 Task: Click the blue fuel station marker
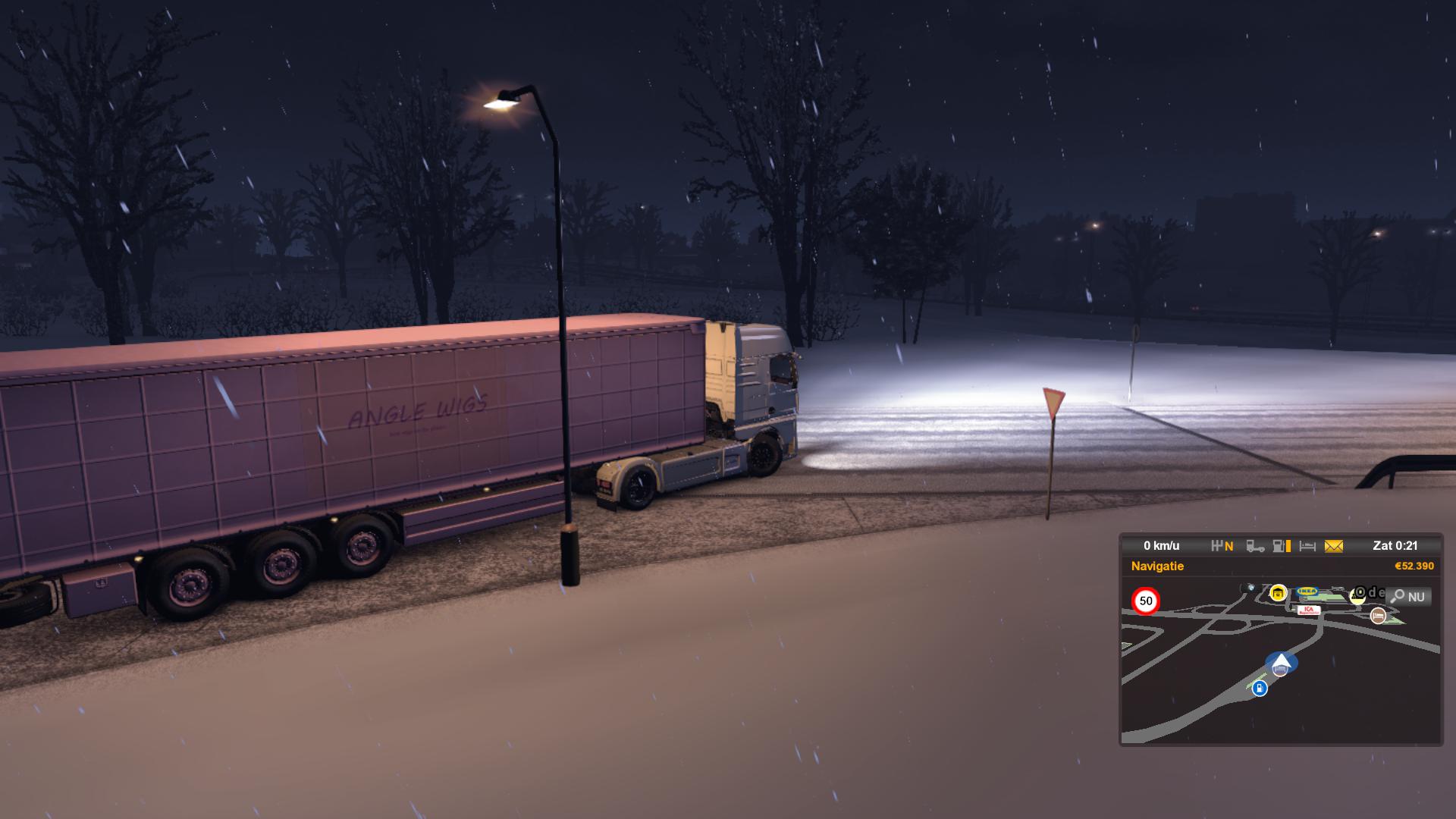click(x=1260, y=689)
